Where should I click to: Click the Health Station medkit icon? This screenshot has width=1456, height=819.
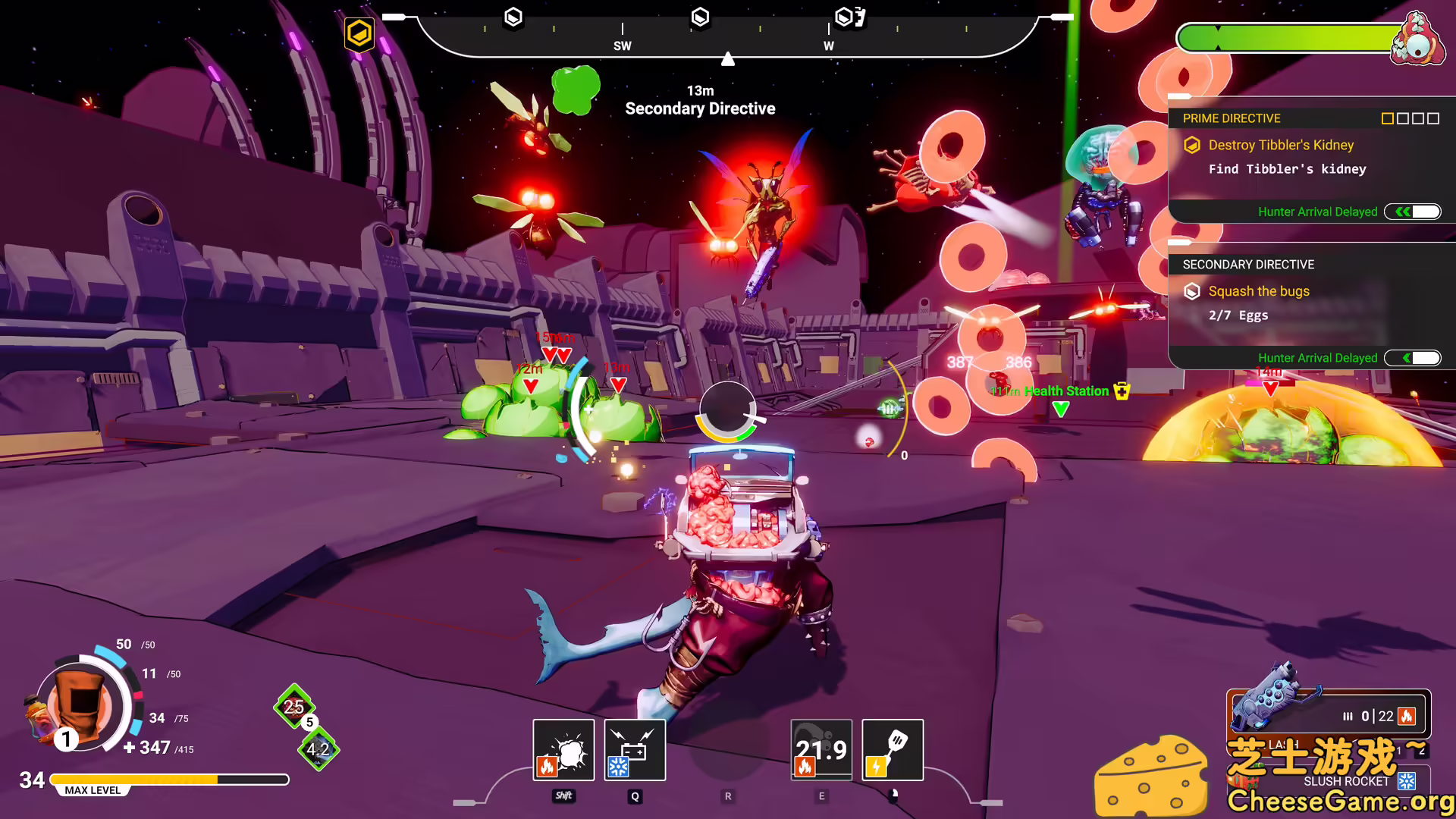click(1122, 391)
